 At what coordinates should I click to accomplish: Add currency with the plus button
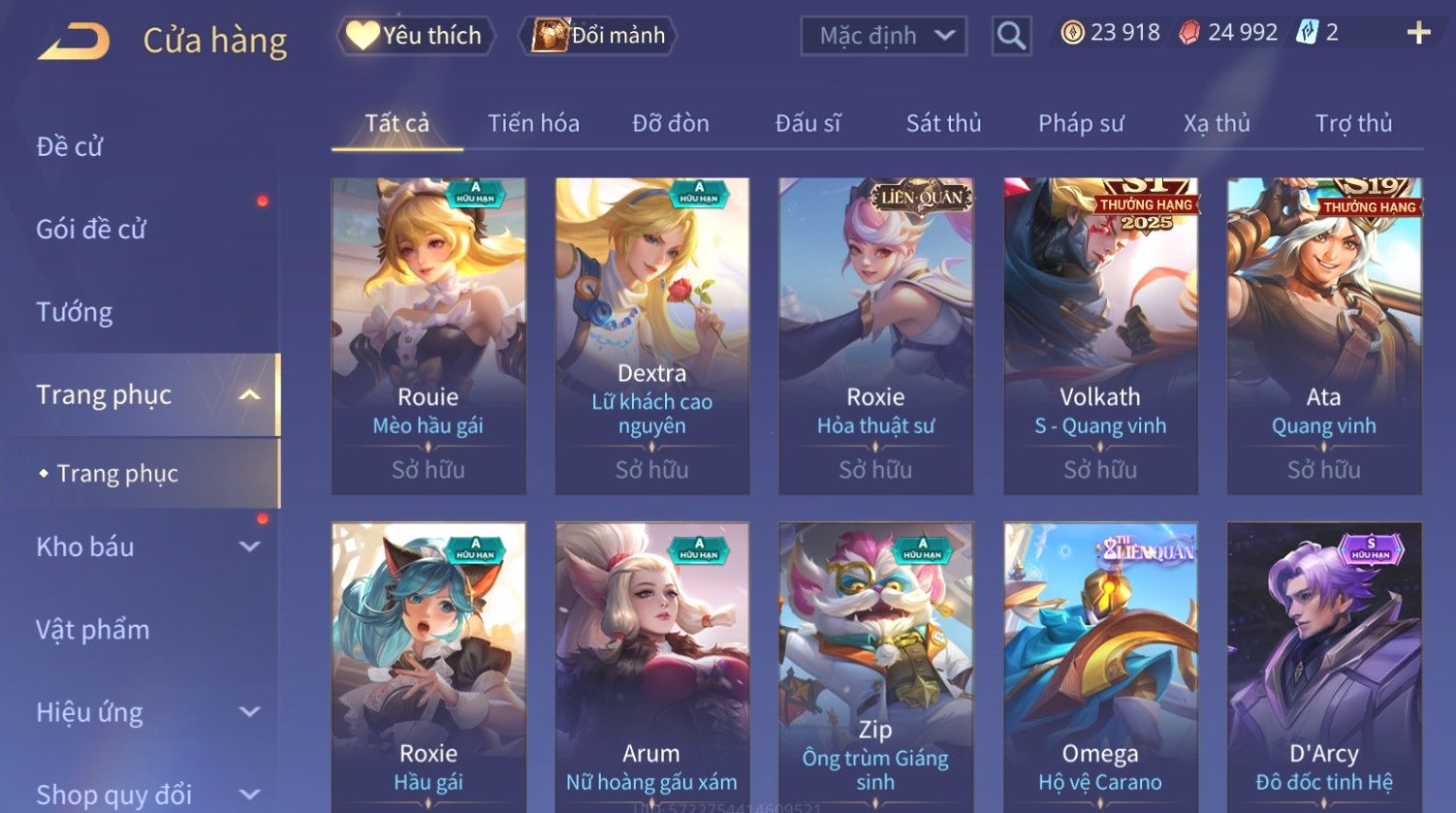coord(1418,34)
